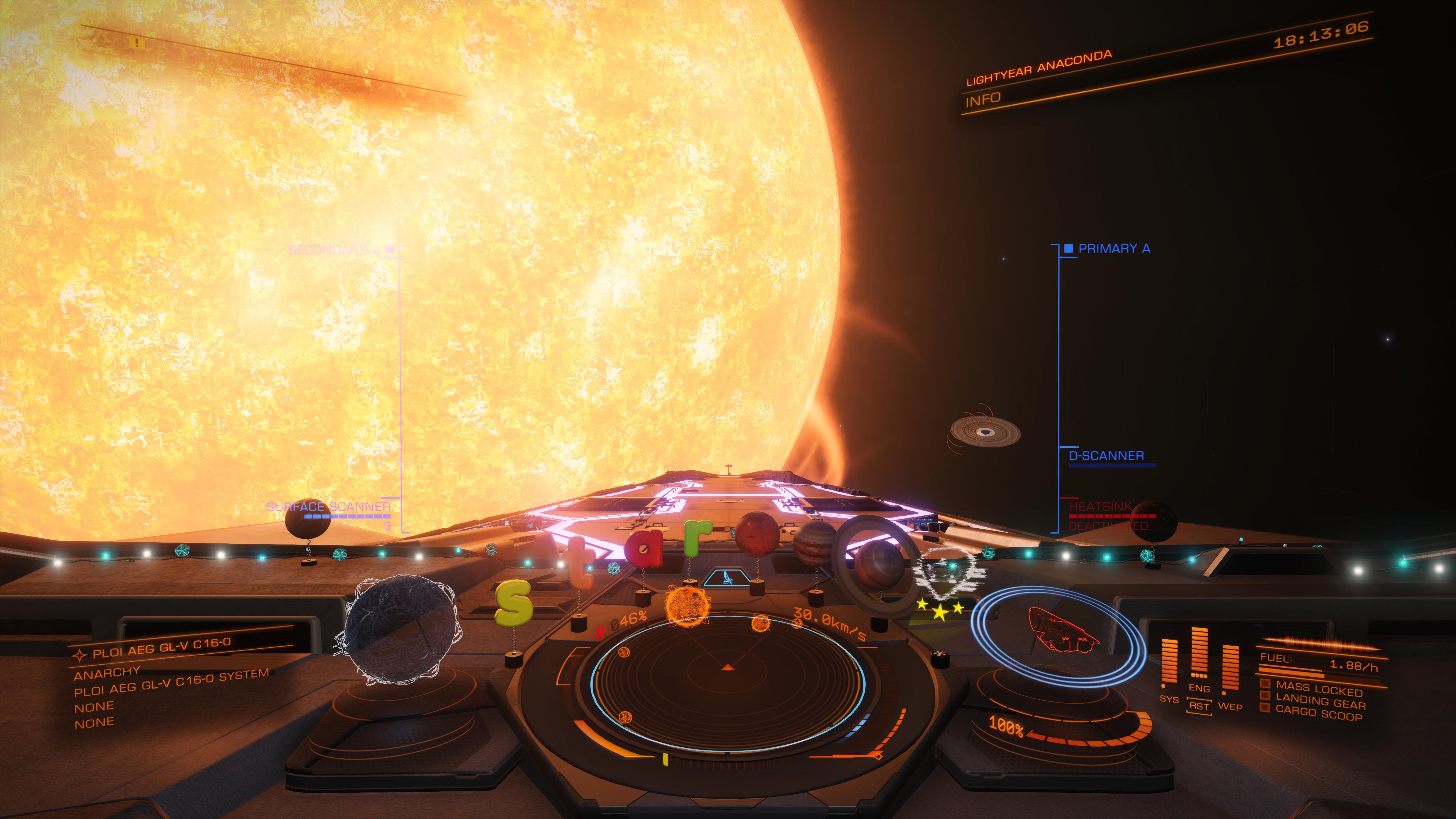Select the HEATSINK module entry

[x=1100, y=507]
